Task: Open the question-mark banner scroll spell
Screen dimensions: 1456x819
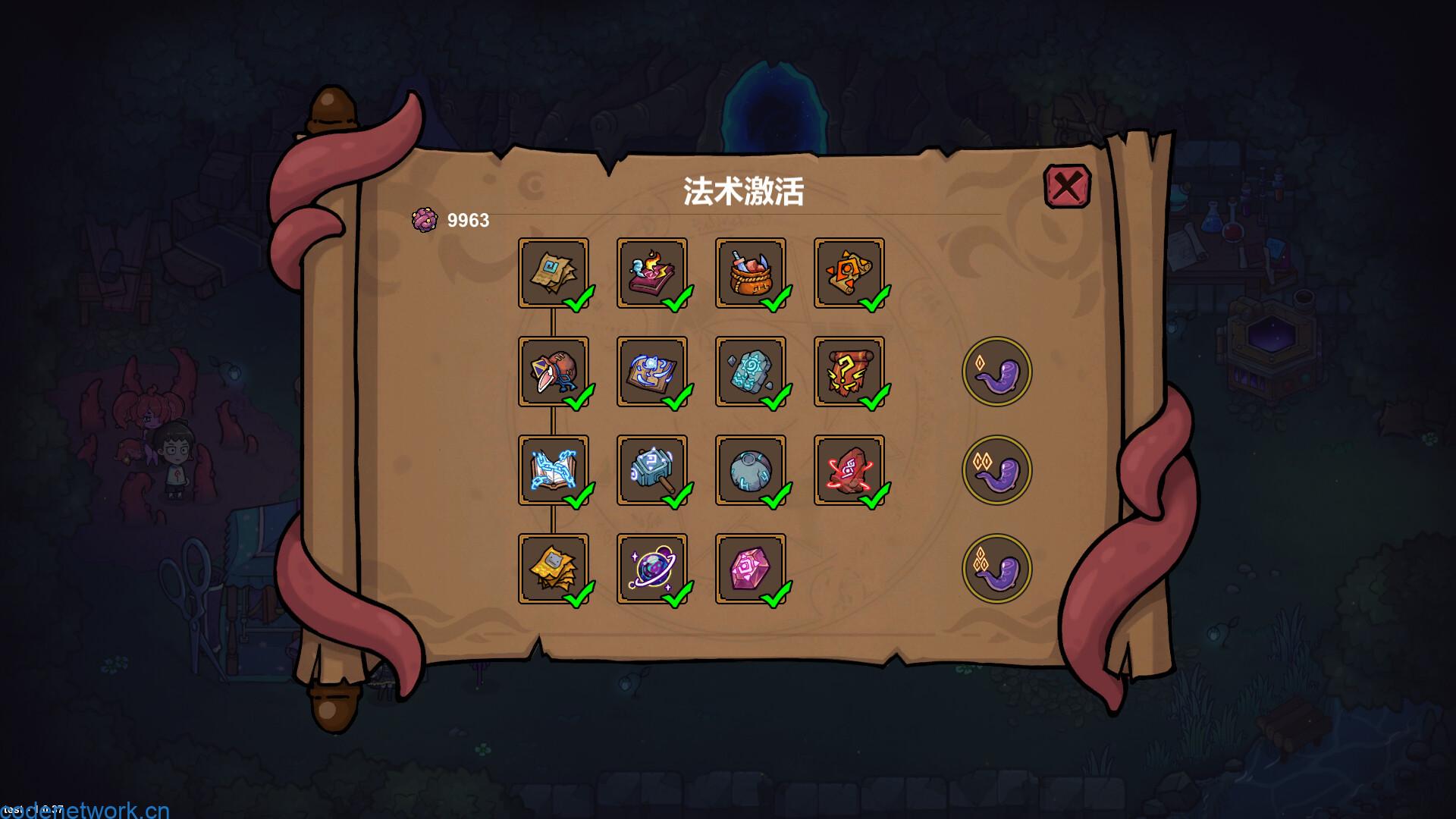Action: pyautogui.click(x=849, y=372)
